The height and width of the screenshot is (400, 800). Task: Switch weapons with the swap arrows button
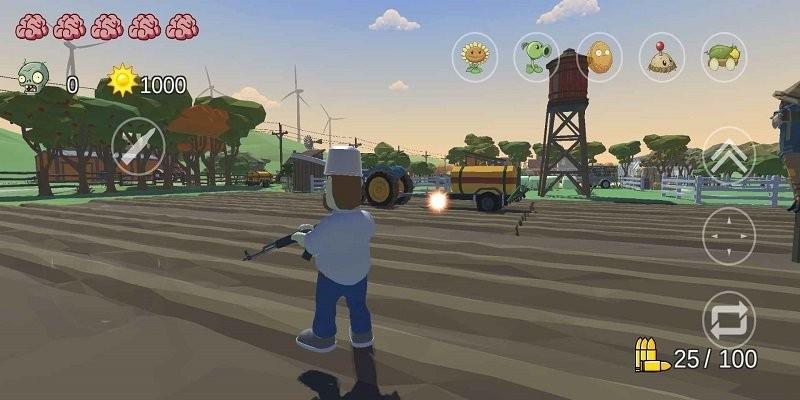[729, 320]
